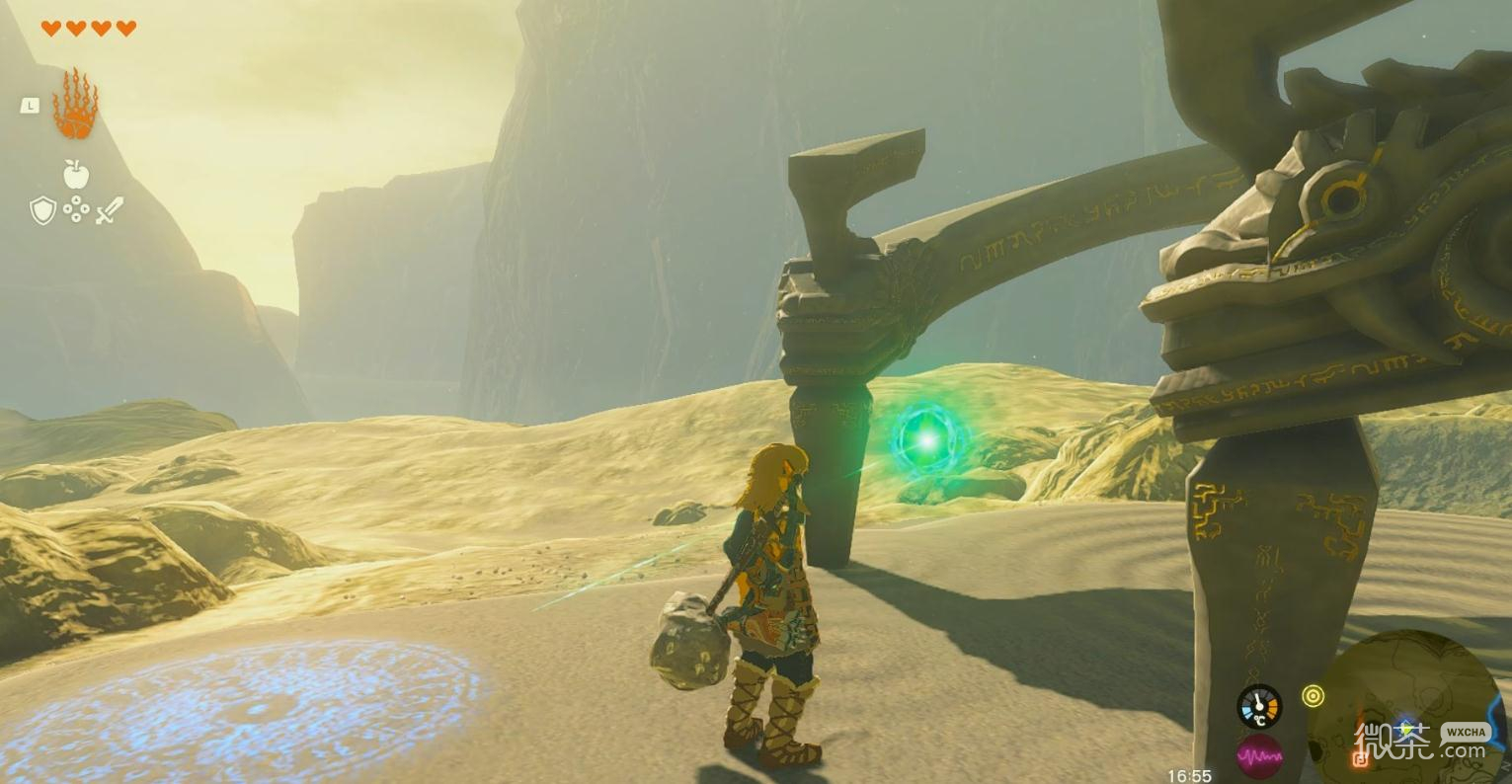The height and width of the screenshot is (784, 1512).
Task: Select the yellow sensor target icon
Action: coord(1313,696)
